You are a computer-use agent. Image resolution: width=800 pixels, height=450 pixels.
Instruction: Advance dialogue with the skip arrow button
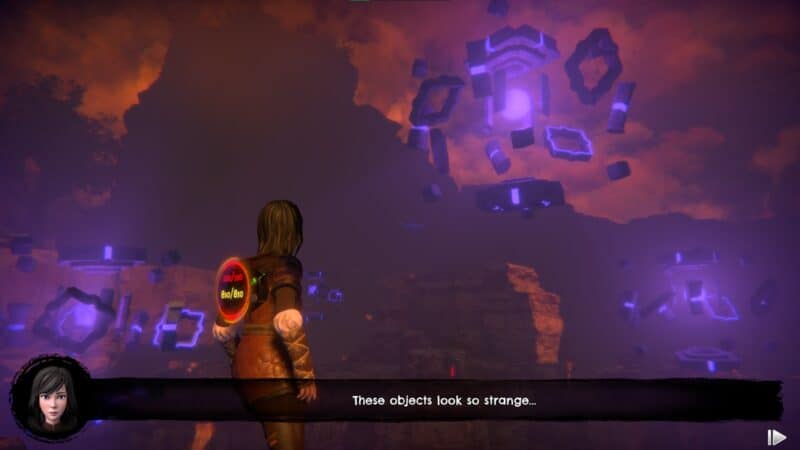coord(776,437)
